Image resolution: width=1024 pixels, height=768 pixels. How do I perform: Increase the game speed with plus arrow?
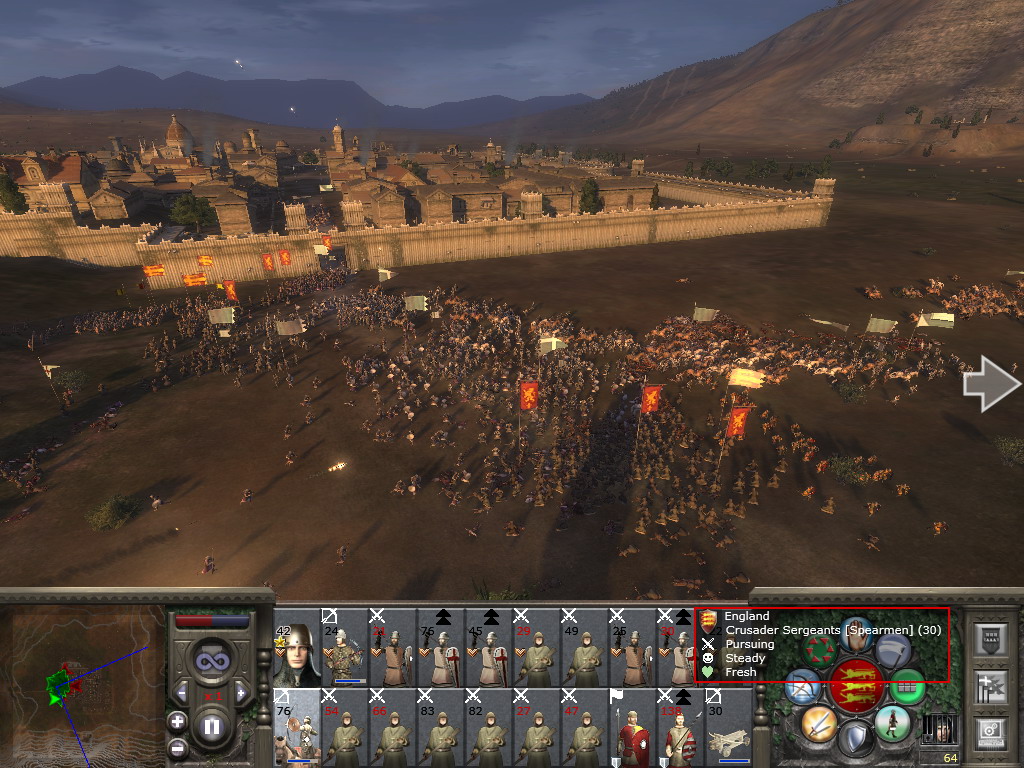coord(241,693)
